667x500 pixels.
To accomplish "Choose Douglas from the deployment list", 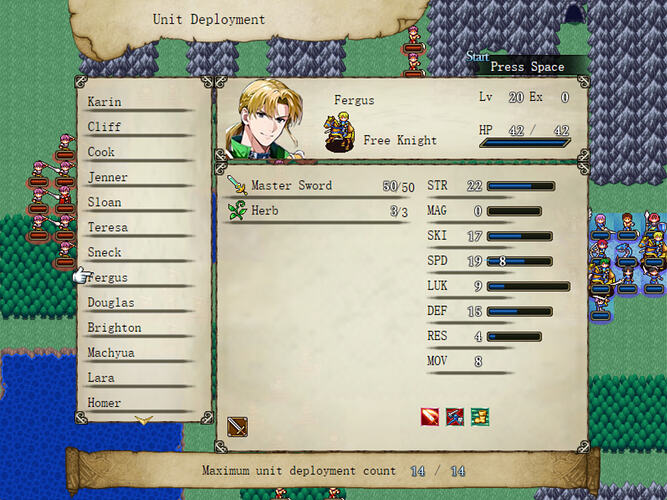I will [x=111, y=302].
